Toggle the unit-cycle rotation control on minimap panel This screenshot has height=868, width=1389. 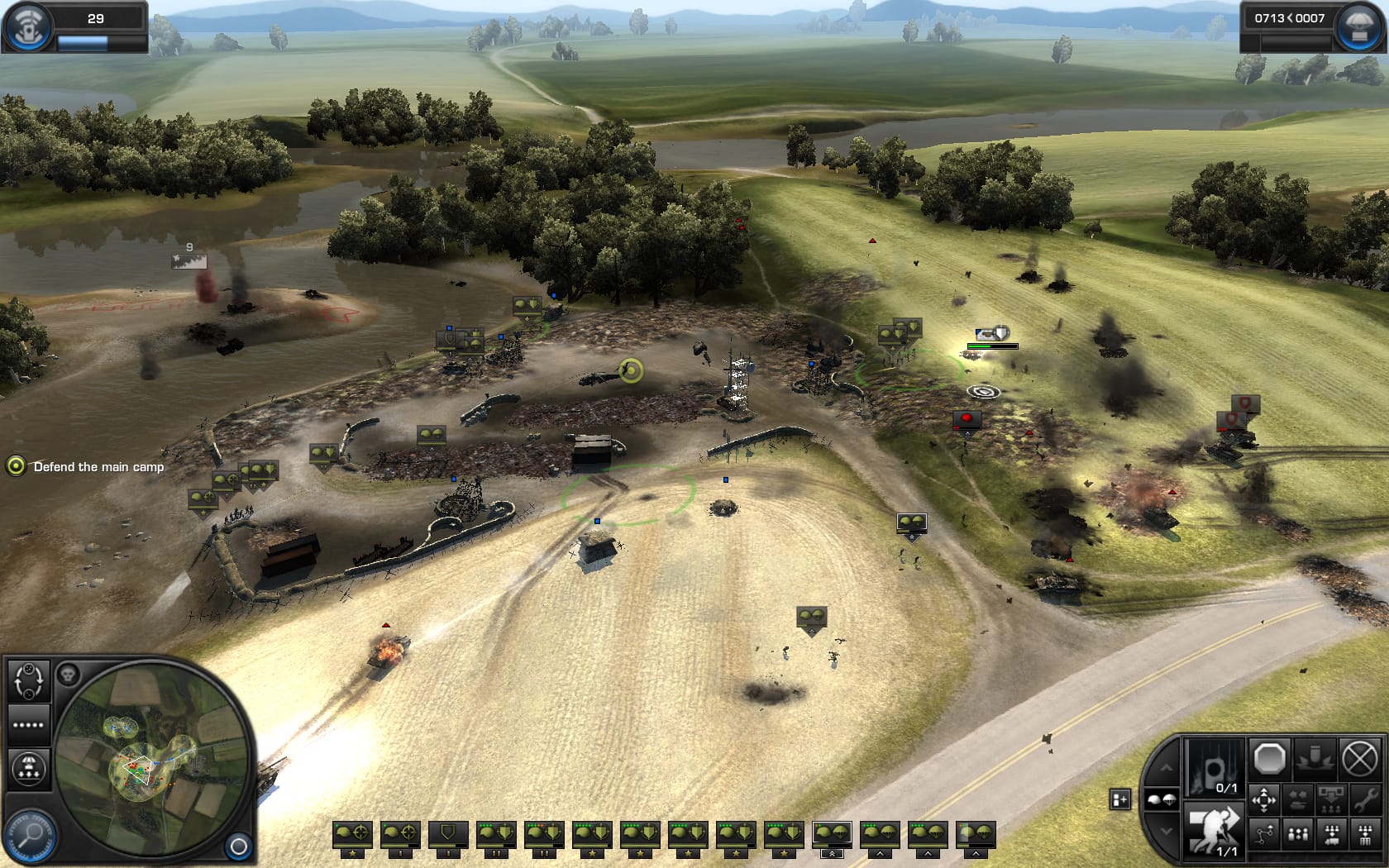(x=29, y=680)
